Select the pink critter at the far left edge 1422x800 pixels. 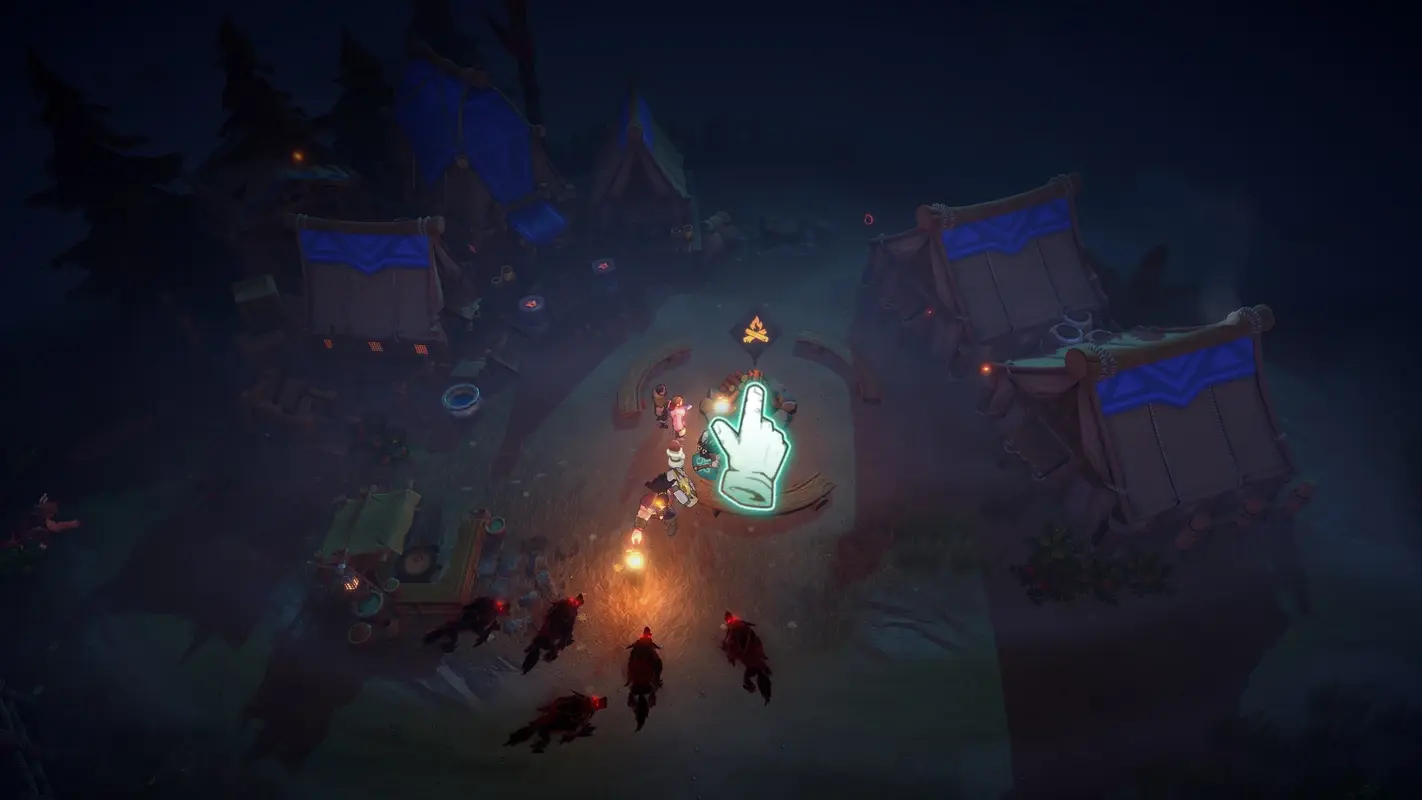50,518
